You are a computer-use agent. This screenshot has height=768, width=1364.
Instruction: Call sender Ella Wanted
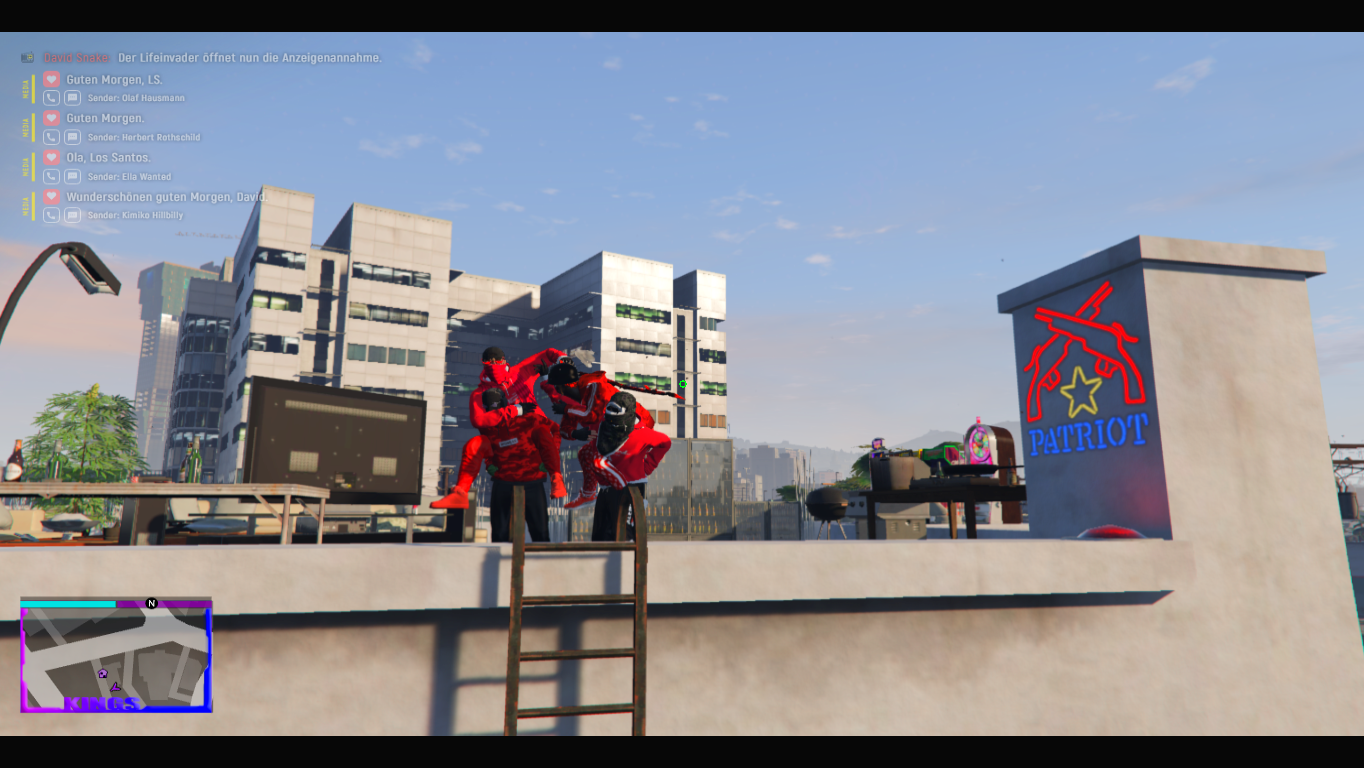point(52,176)
